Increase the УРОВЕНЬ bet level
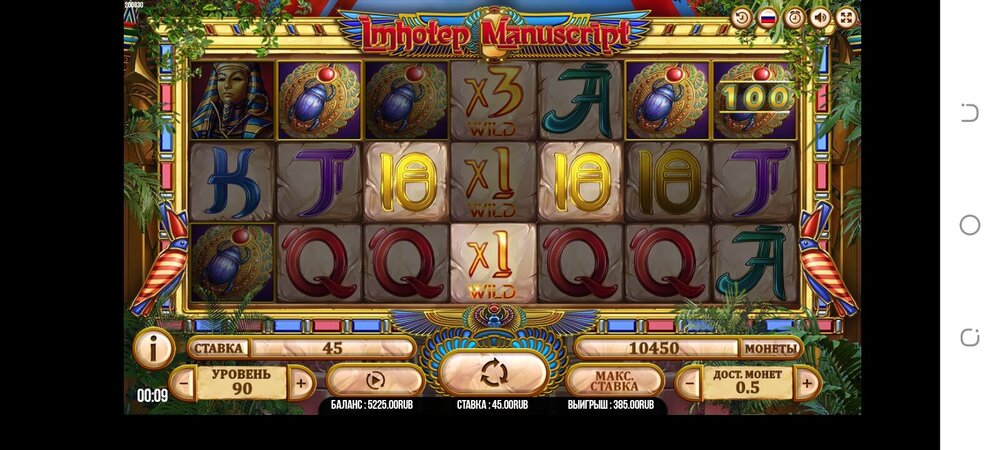The image size is (1000, 450). [x=300, y=382]
